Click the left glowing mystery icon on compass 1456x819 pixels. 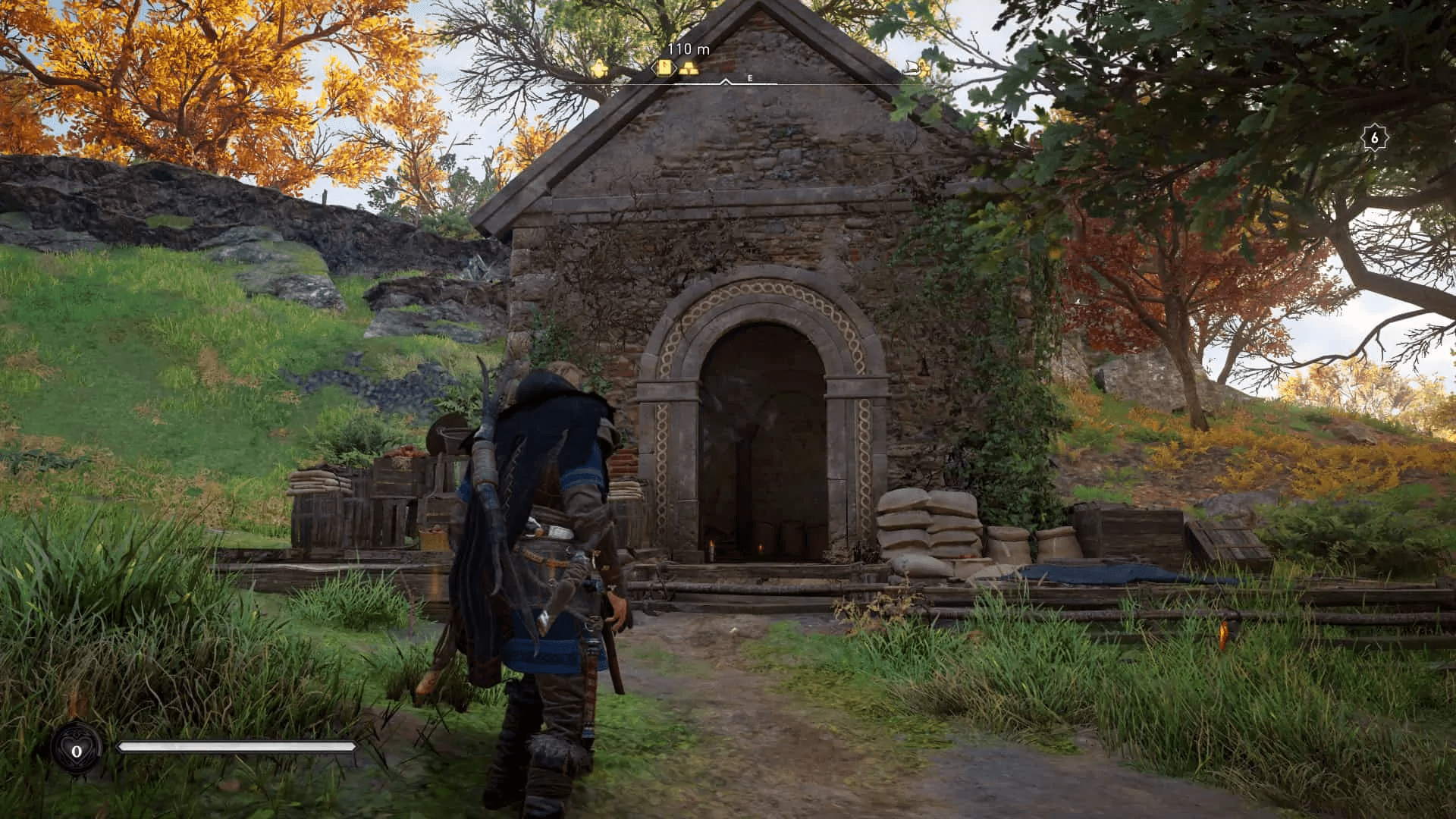(598, 67)
